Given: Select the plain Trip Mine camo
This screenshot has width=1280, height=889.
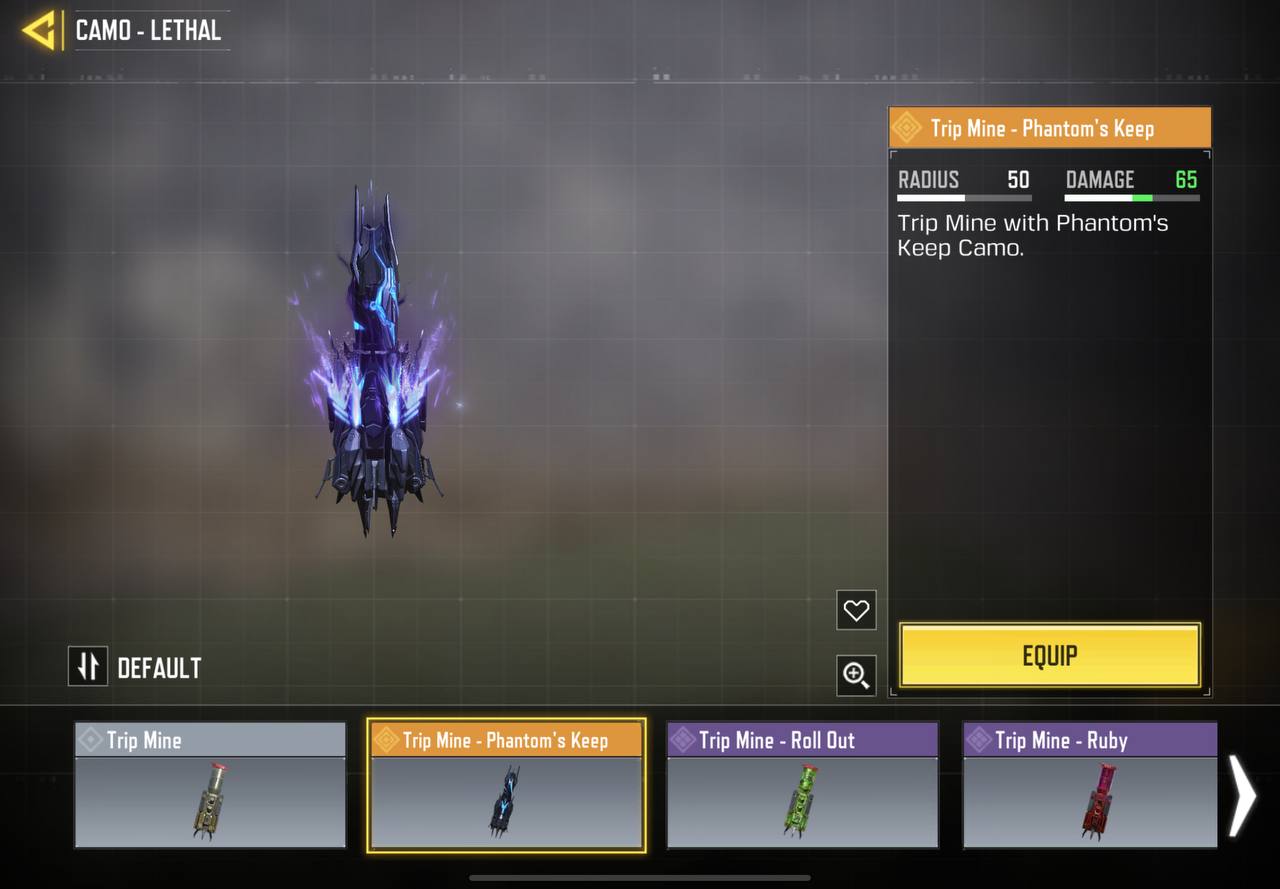Looking at the screenshot, I should click(210, 785).
